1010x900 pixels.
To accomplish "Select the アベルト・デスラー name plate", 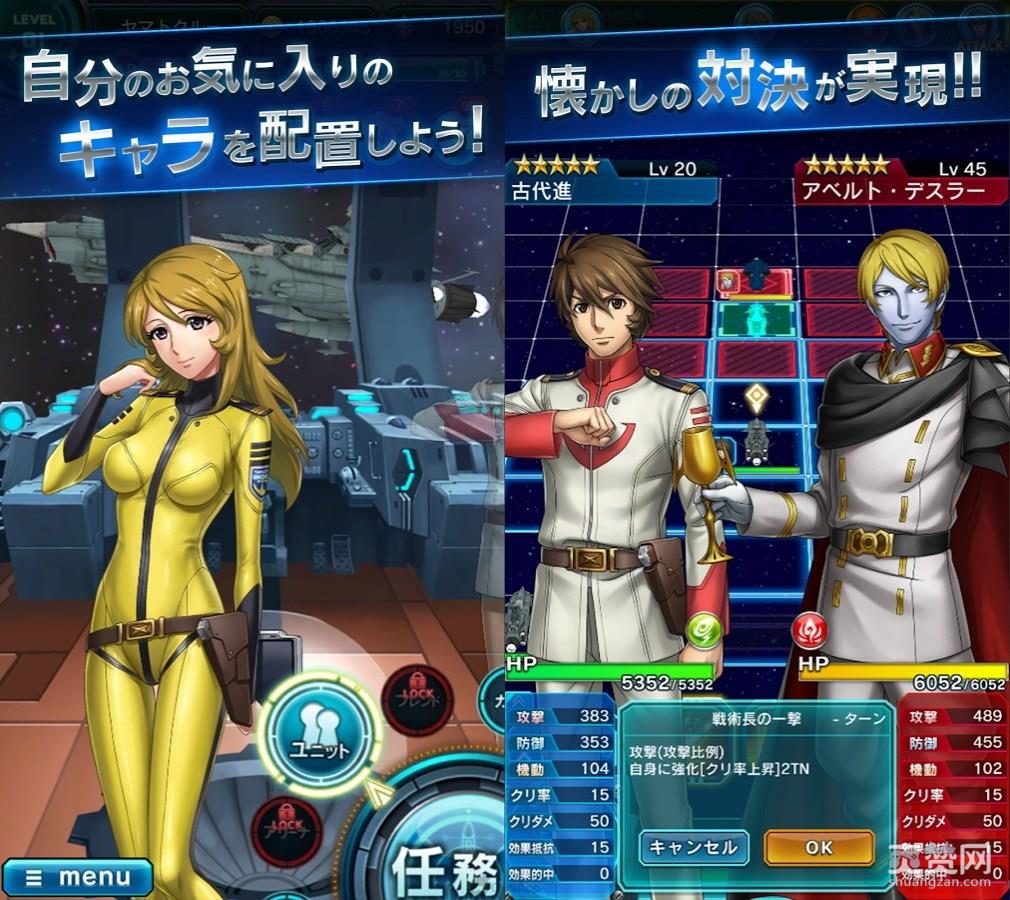I will click(892, 190).
